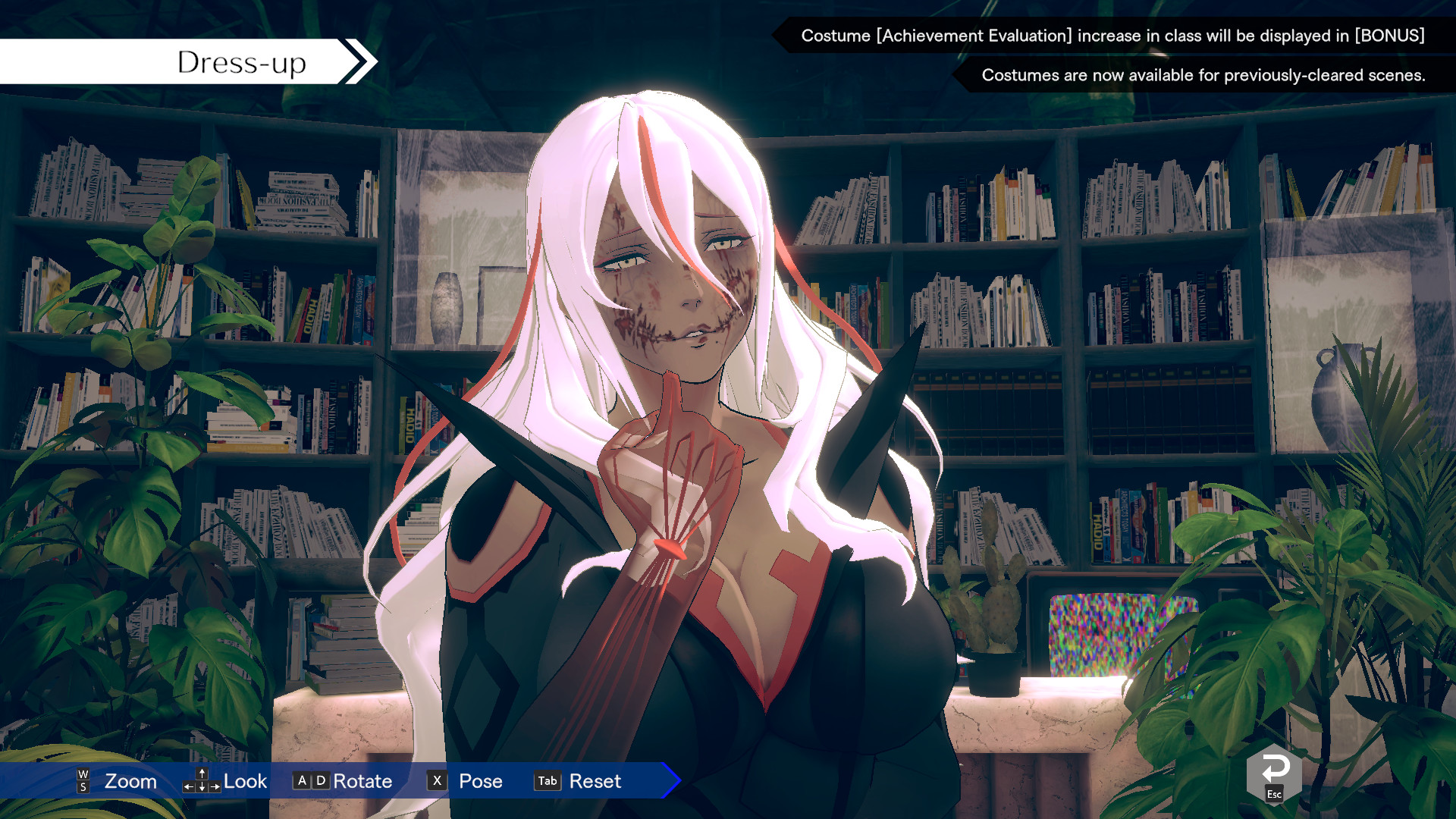
Task: Expand the Dress-up title banner
Action: 241,61
